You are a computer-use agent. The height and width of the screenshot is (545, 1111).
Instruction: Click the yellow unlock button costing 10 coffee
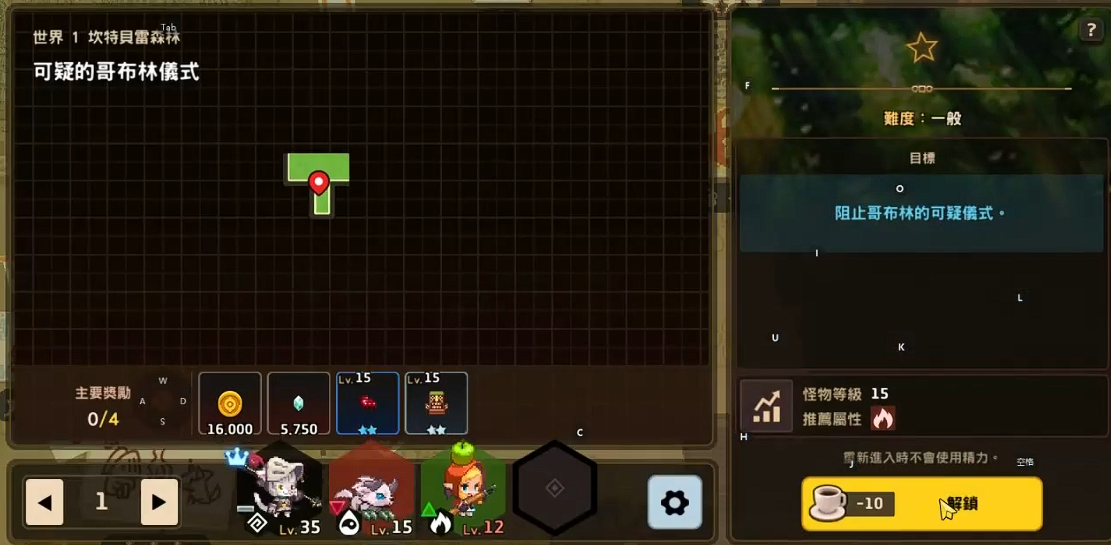(x=921, y=503)
